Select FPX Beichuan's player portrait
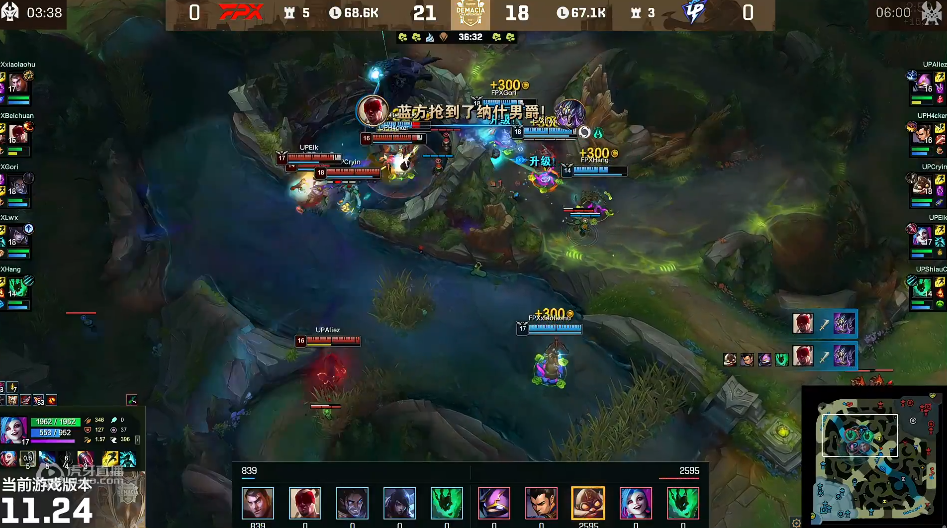 pos(17,135)
